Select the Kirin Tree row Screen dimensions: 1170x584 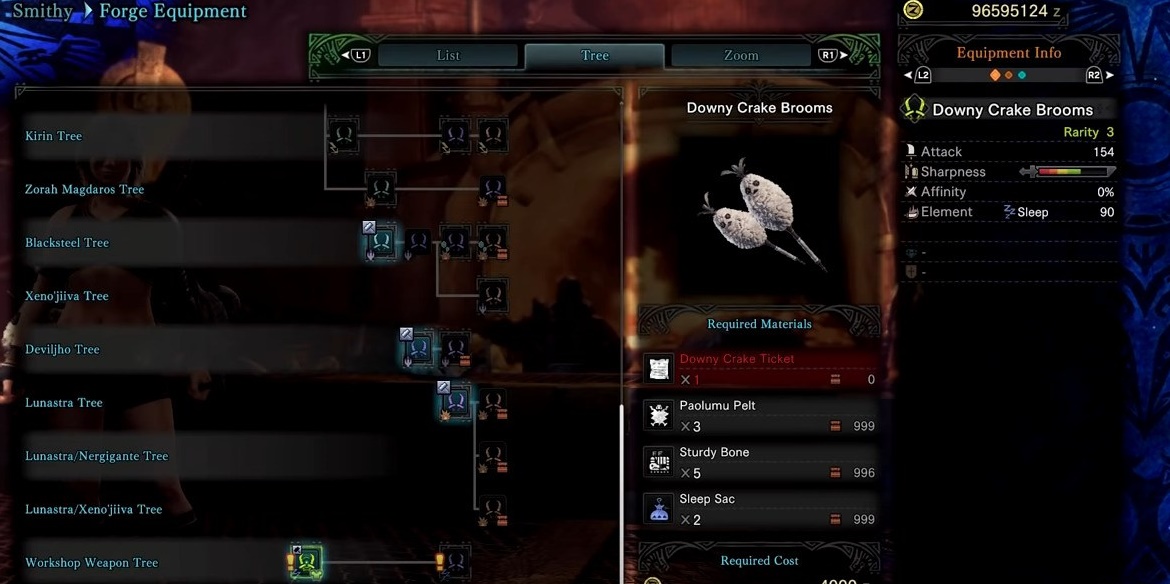pos(54,136)
